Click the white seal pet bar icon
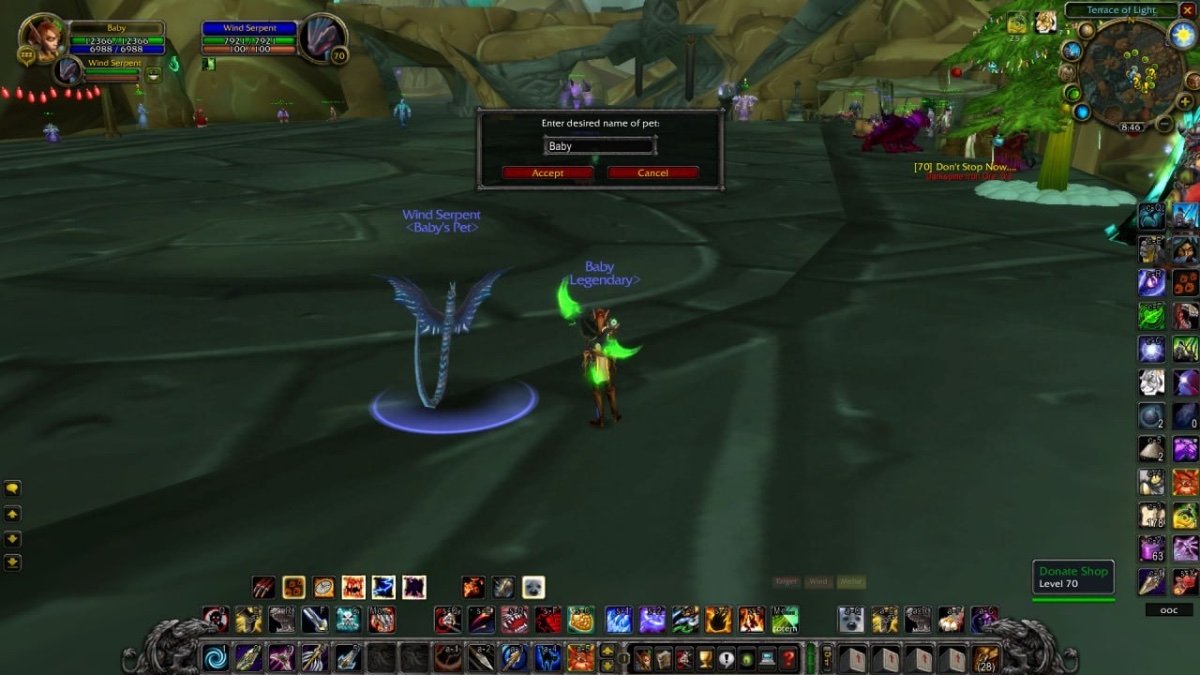This screenshot has width=1200, height=675. tap(533, 587)
